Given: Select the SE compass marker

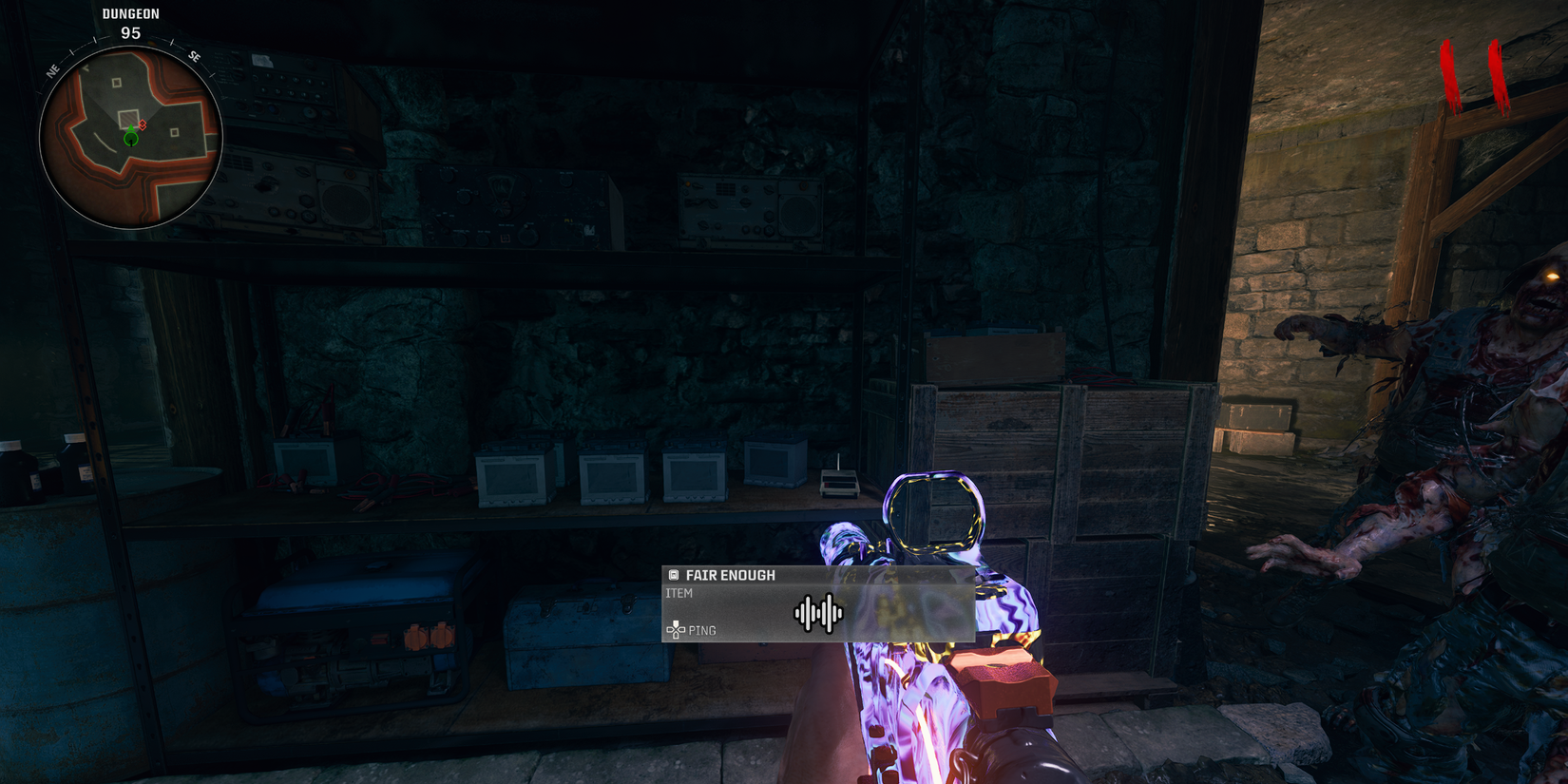Looking at the screenshot, I should [195, 58].
